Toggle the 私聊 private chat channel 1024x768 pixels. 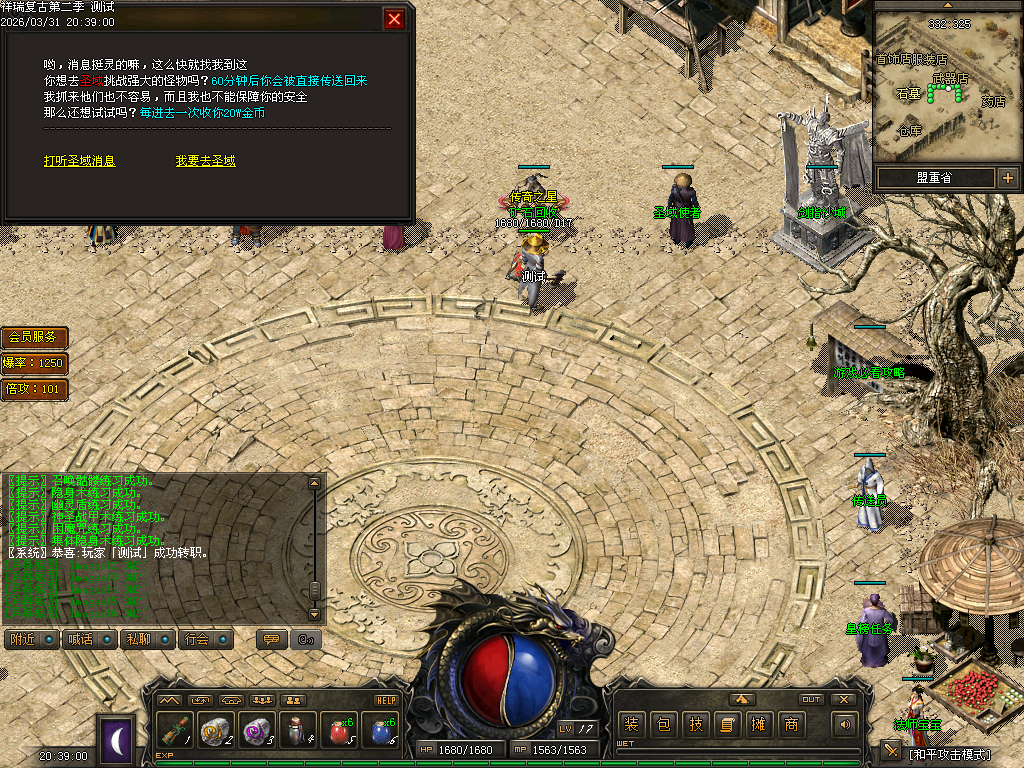click(147, 639)
